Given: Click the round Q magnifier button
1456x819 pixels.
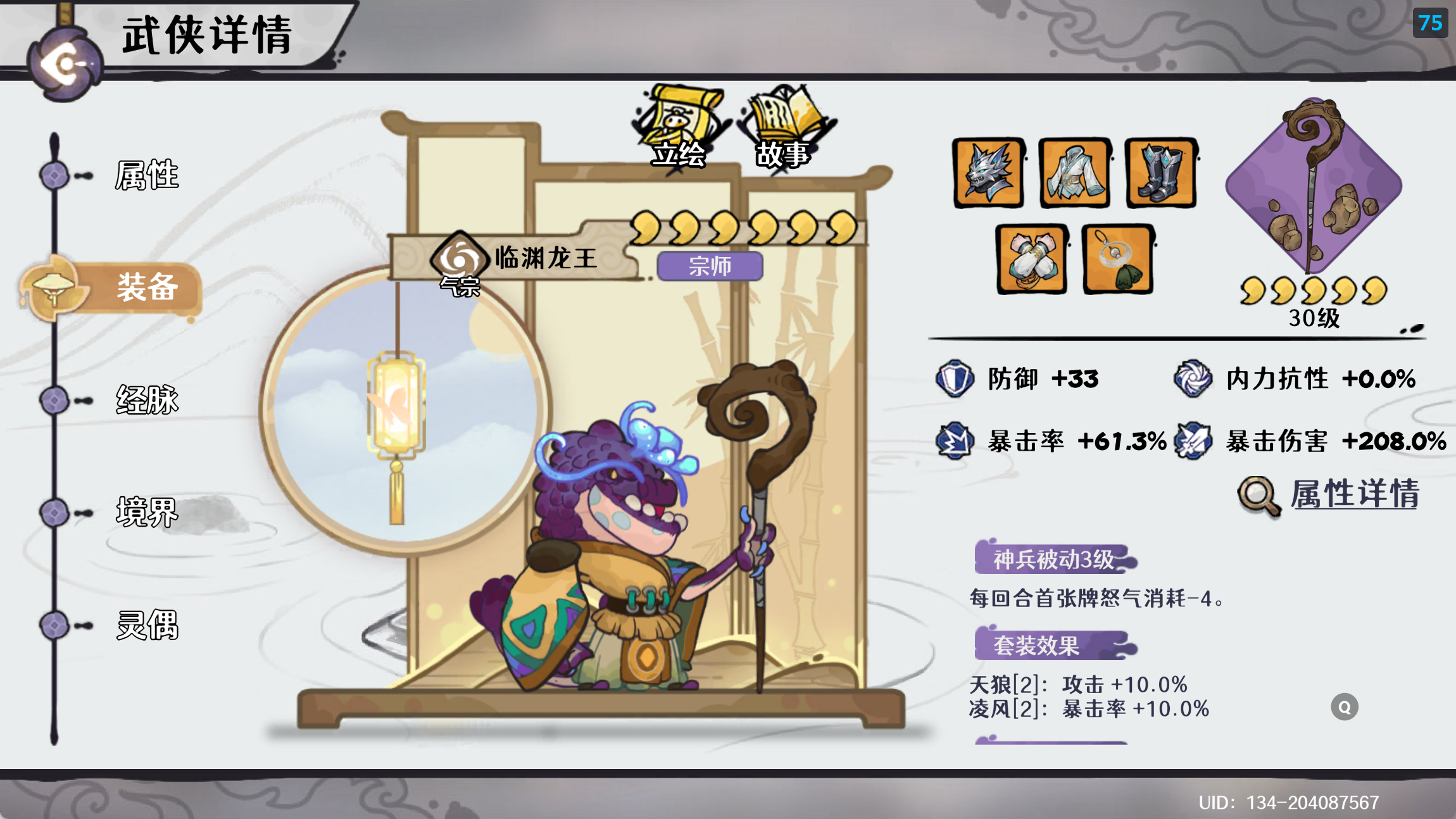Looking at the screenshot, I should [1344, 707].
